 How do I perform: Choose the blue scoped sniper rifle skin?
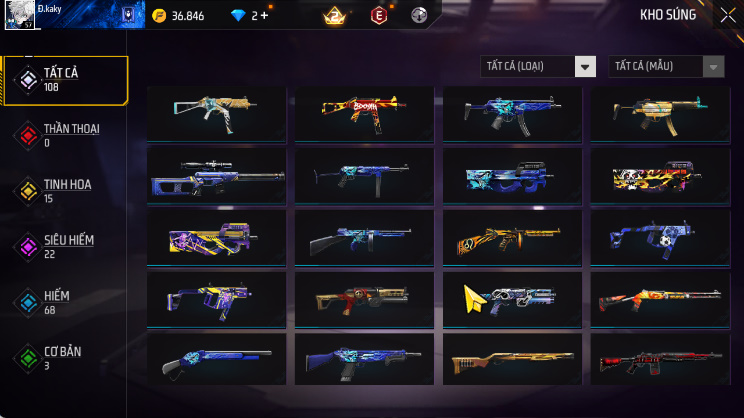click(x=216, y=176)
